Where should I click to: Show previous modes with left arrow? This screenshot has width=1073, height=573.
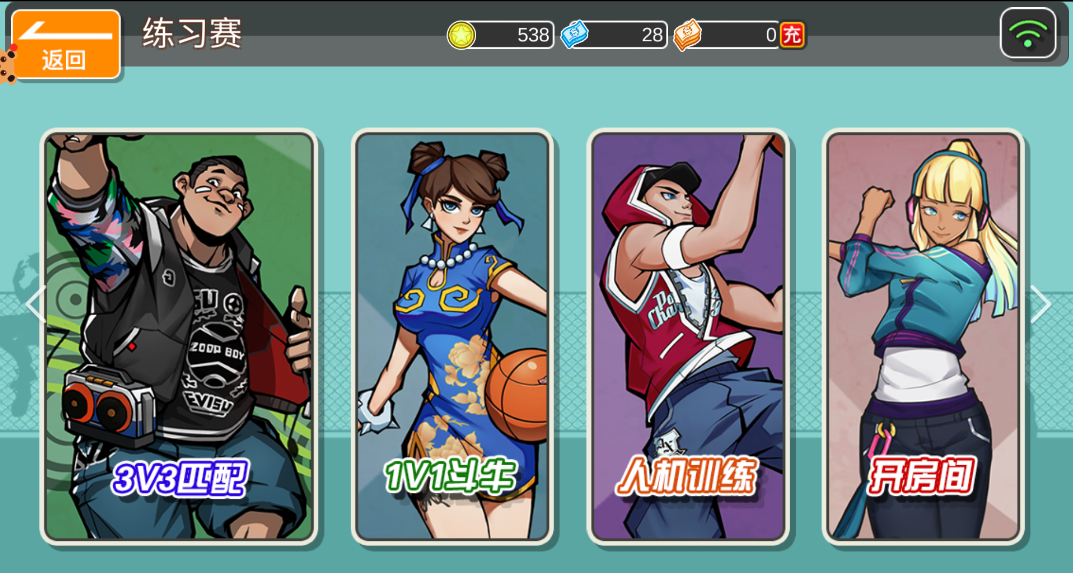(x=33, y=304)
